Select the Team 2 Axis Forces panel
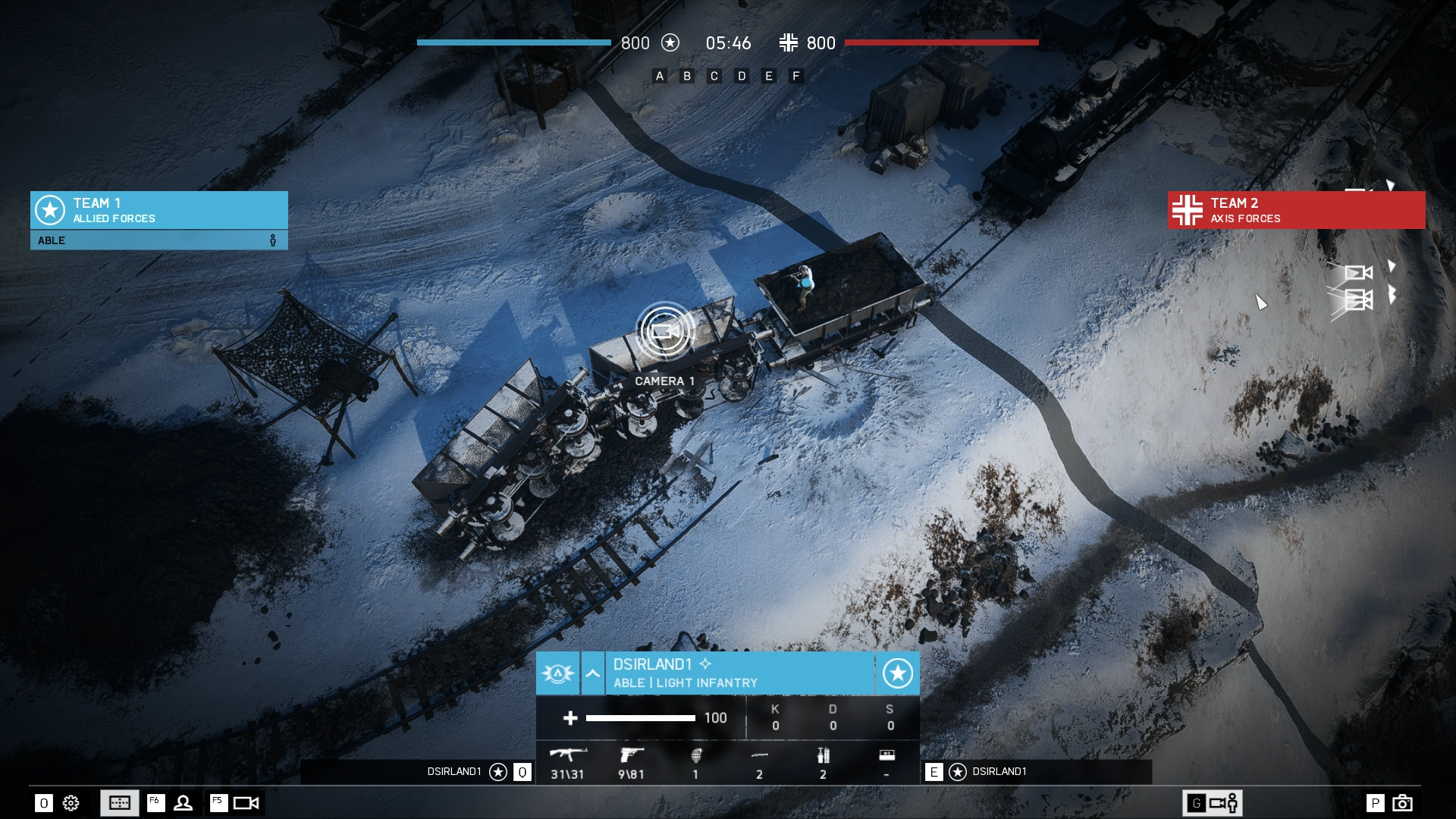1456x819 pixels. tap(1296, 210)
